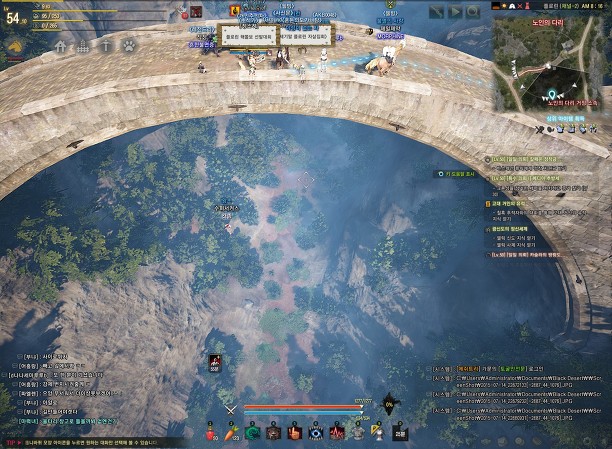This screenshot has width=612, height=449.
Task: Use the carrot item slot
Action: coord(233,432)
